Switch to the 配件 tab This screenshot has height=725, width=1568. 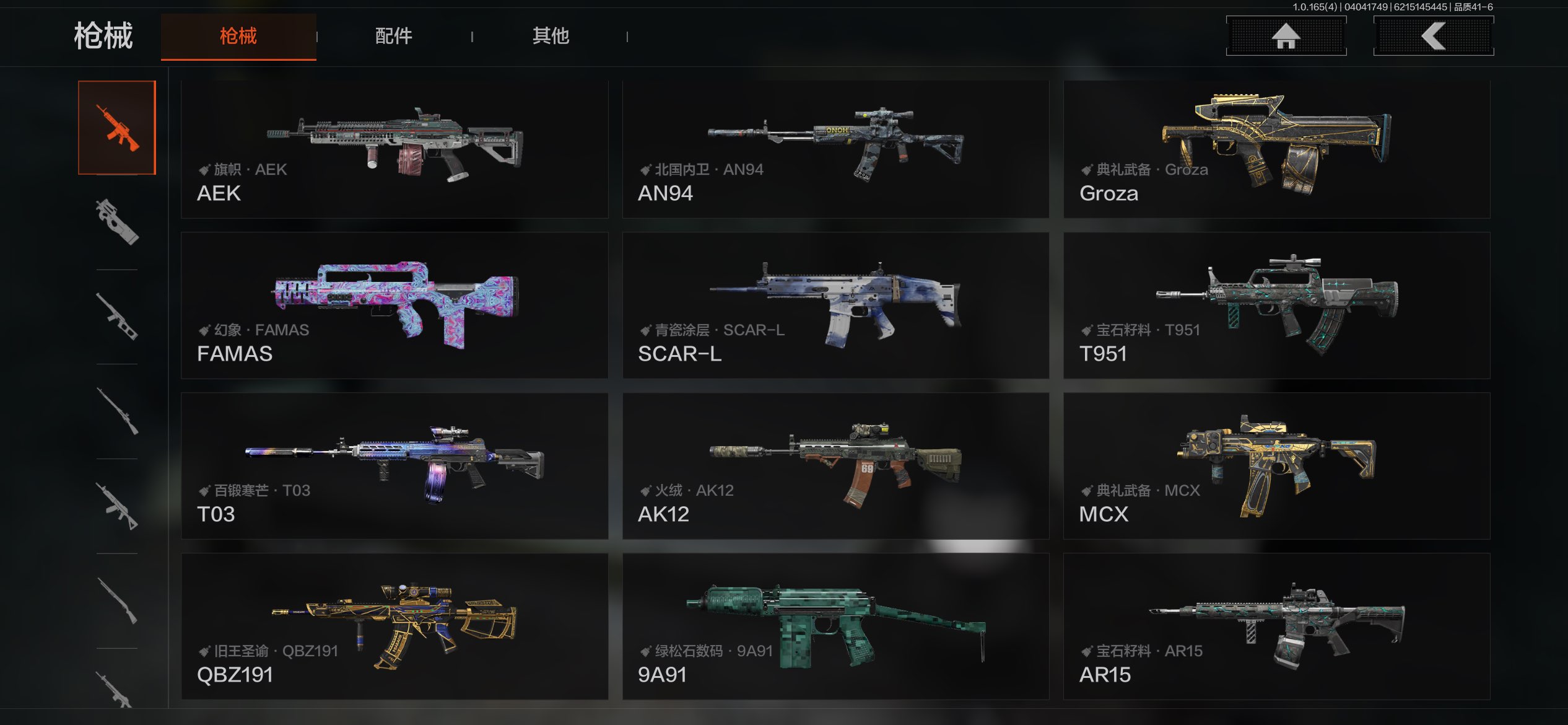pyautogui.click(x=394, y=36)
